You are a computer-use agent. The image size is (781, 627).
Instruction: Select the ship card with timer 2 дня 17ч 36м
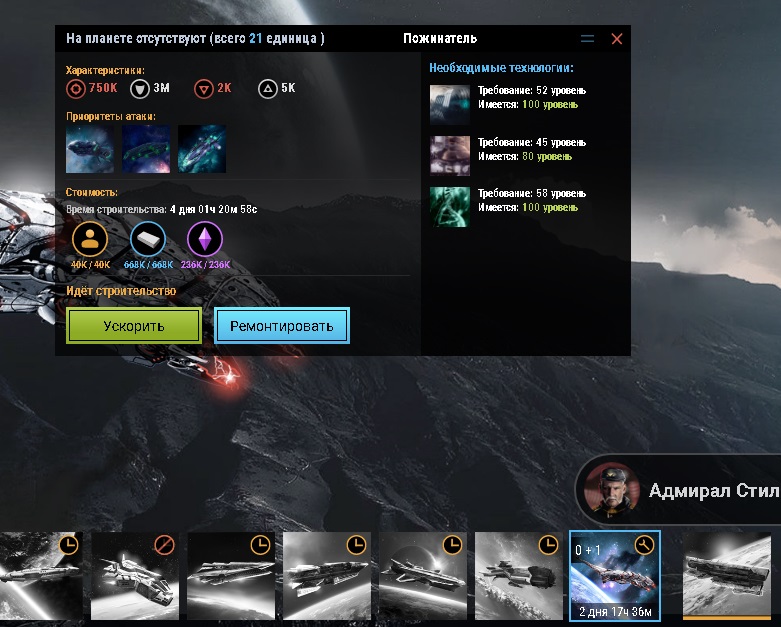point(614,577)
